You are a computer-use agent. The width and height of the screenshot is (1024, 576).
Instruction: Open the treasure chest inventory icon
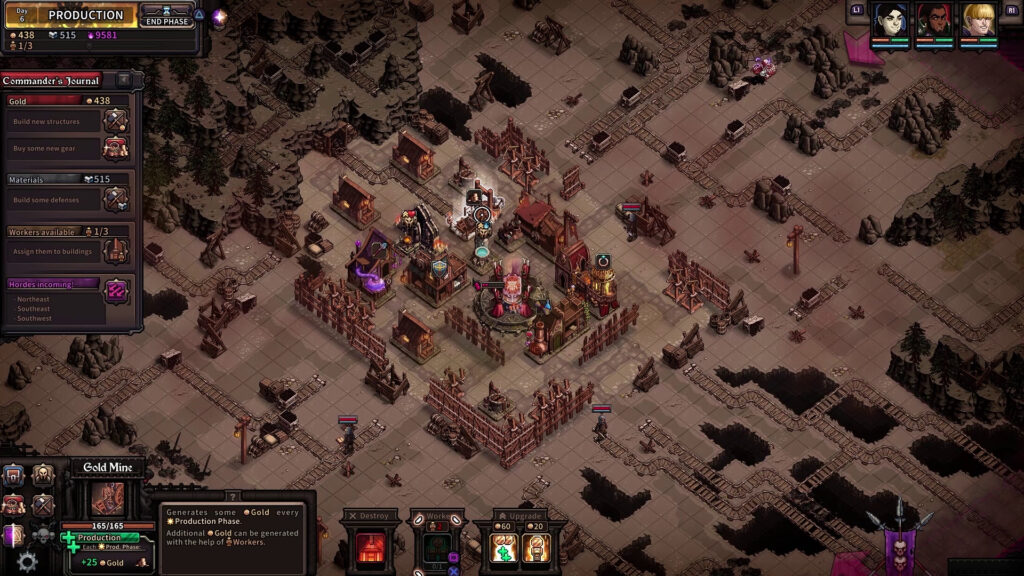click(13, 476)
